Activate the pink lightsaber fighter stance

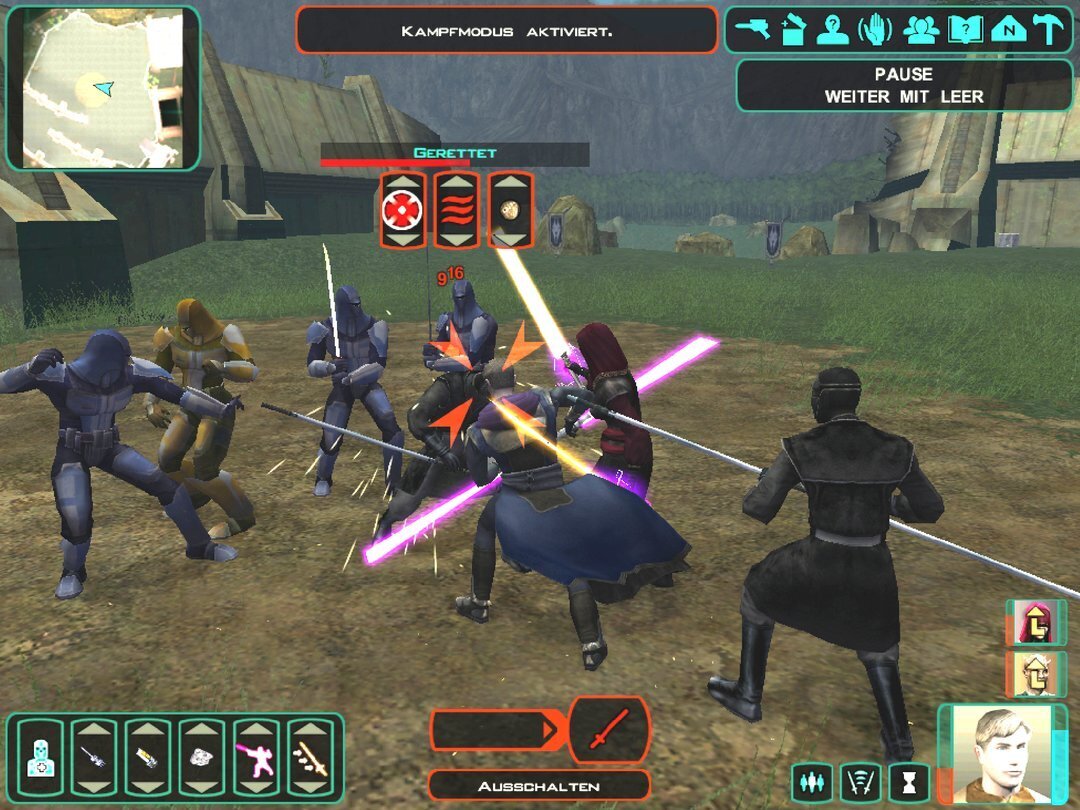(257, 758)
